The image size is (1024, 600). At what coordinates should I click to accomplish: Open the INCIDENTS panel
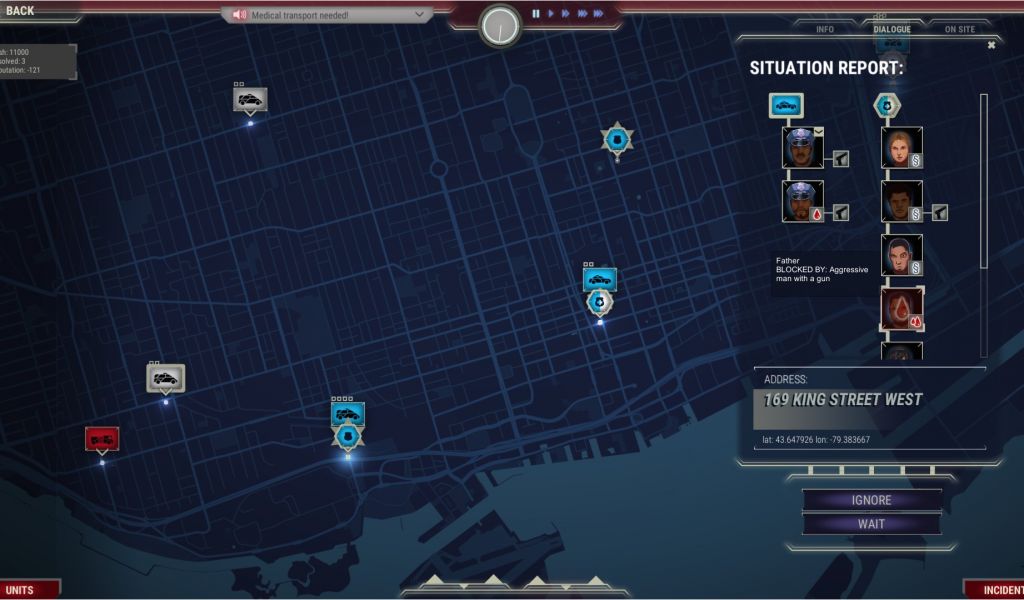(996, 590)
